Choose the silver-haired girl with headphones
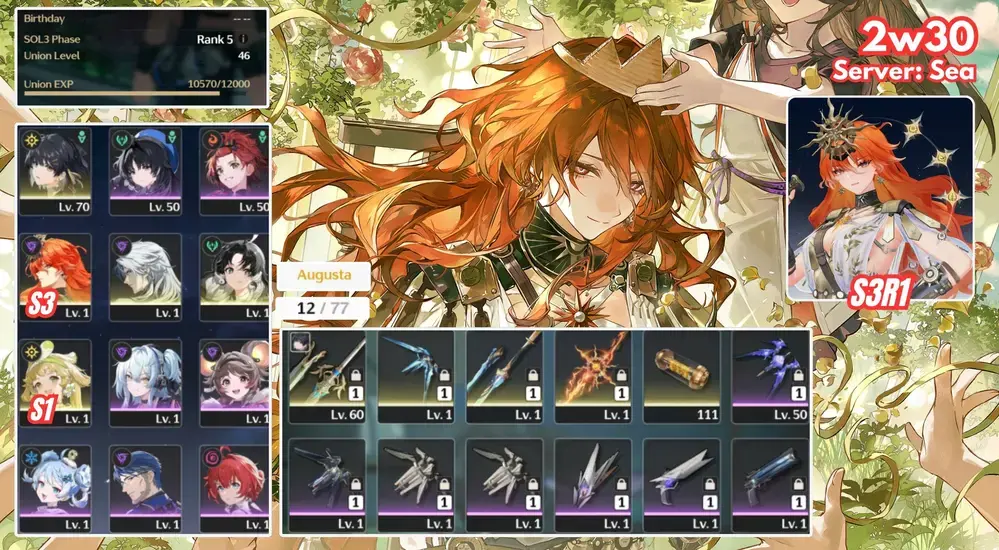This screenshot has width=999, height=550. (145, 379)
